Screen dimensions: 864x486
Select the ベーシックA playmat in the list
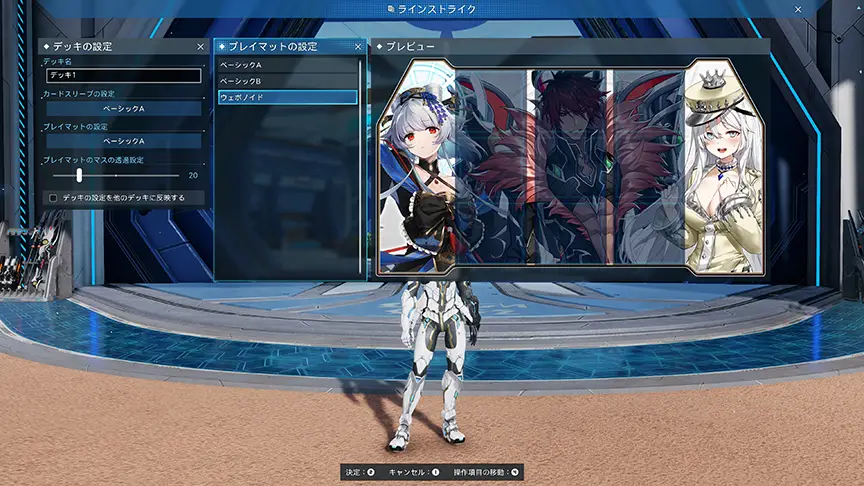coord(287,65)
